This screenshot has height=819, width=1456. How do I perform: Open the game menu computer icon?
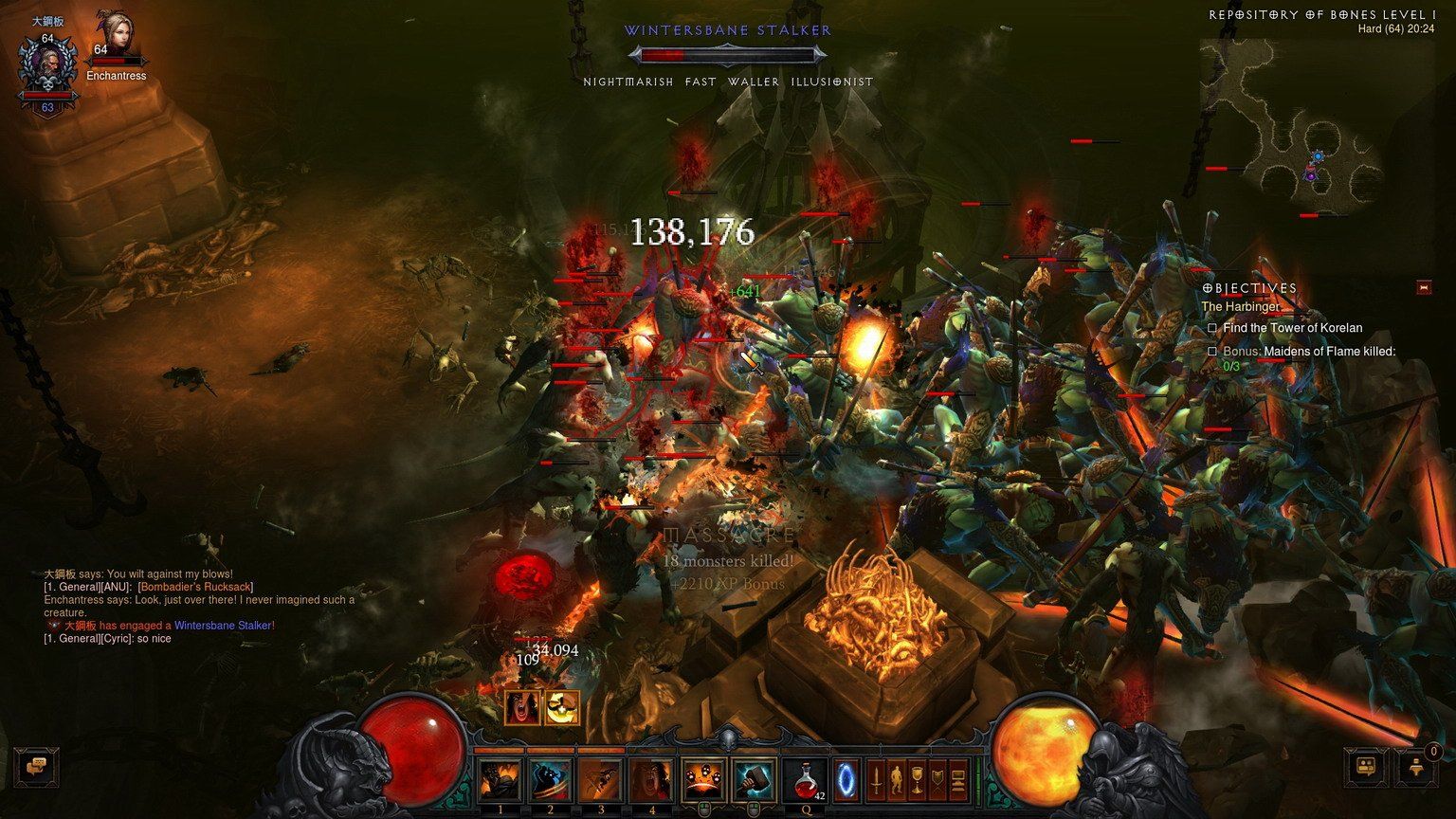pyautogui.click(x=958, y=780)
